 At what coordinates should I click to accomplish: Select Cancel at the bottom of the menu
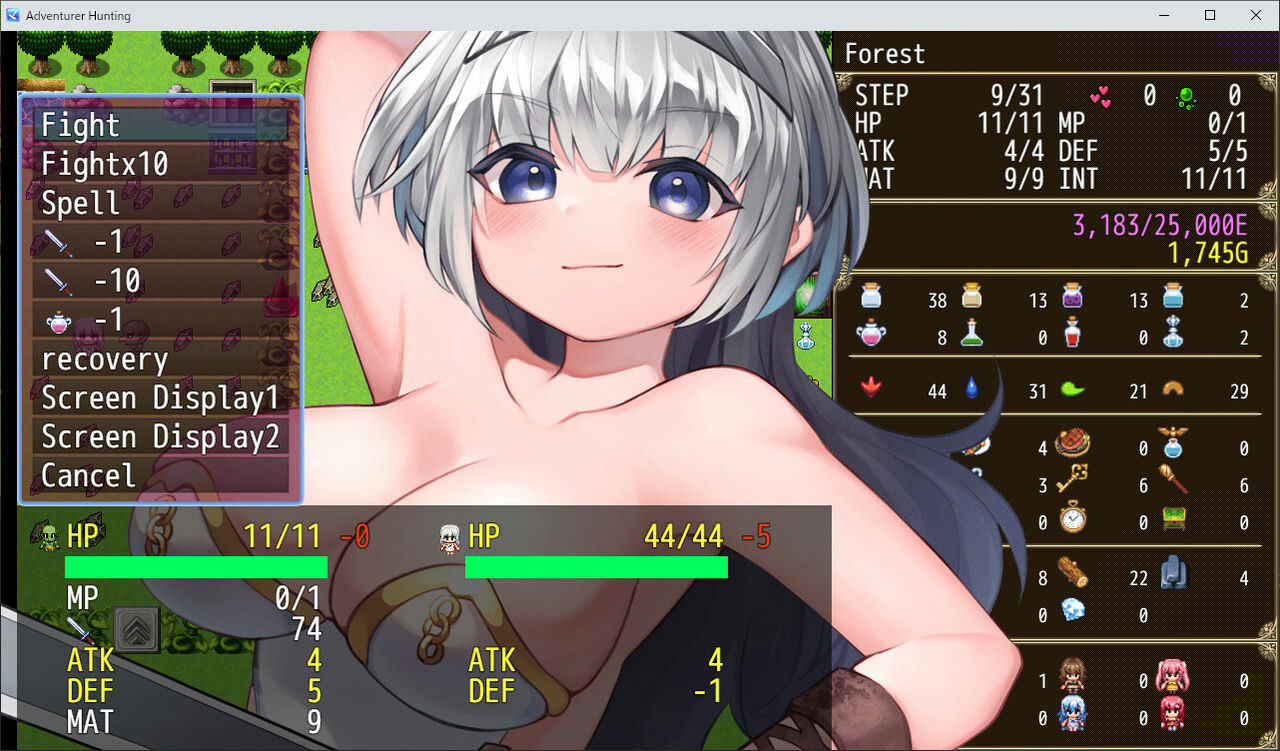click(x=87, y=475)
